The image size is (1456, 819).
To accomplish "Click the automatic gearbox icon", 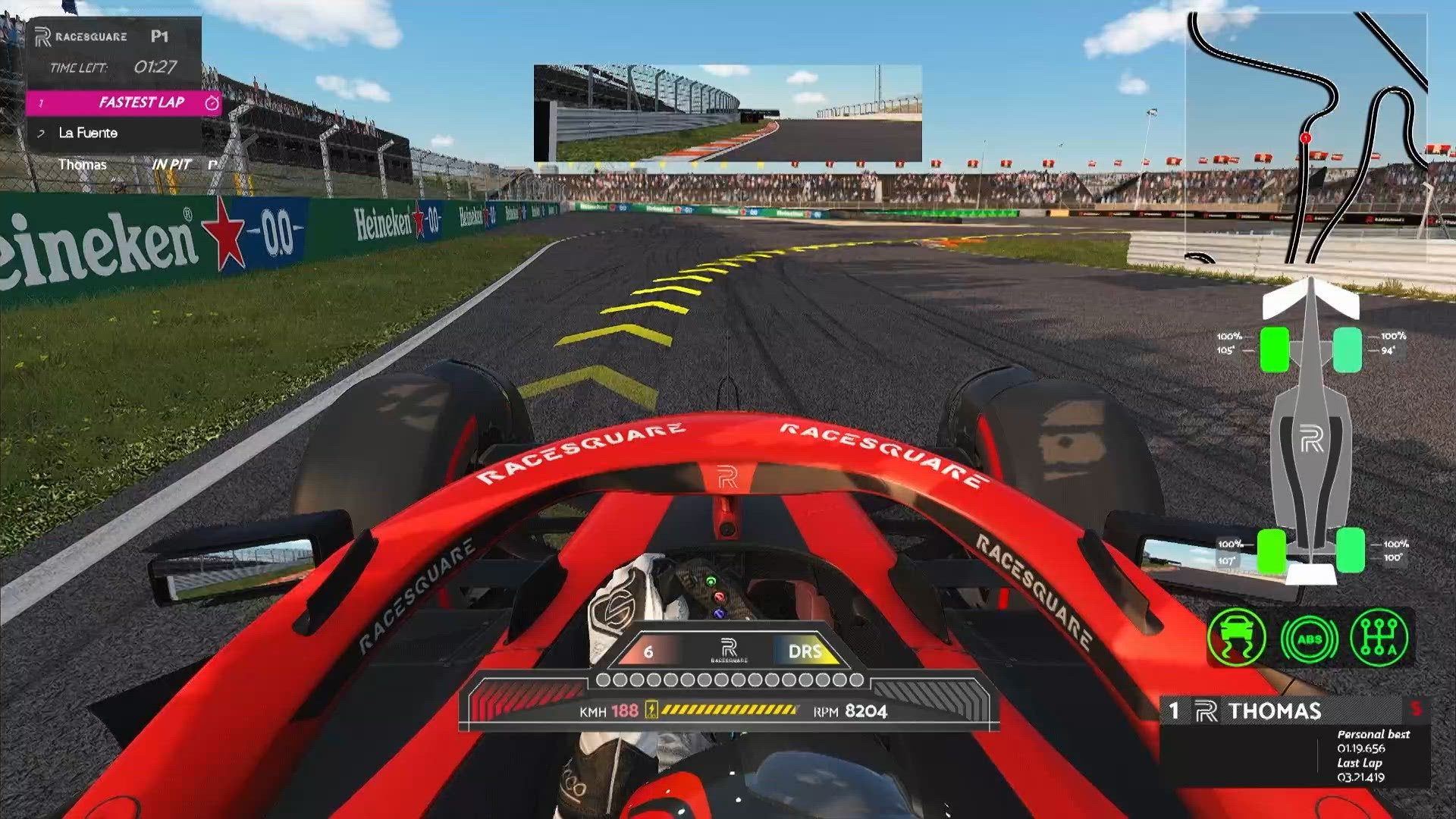I will tap(1379, 638).
